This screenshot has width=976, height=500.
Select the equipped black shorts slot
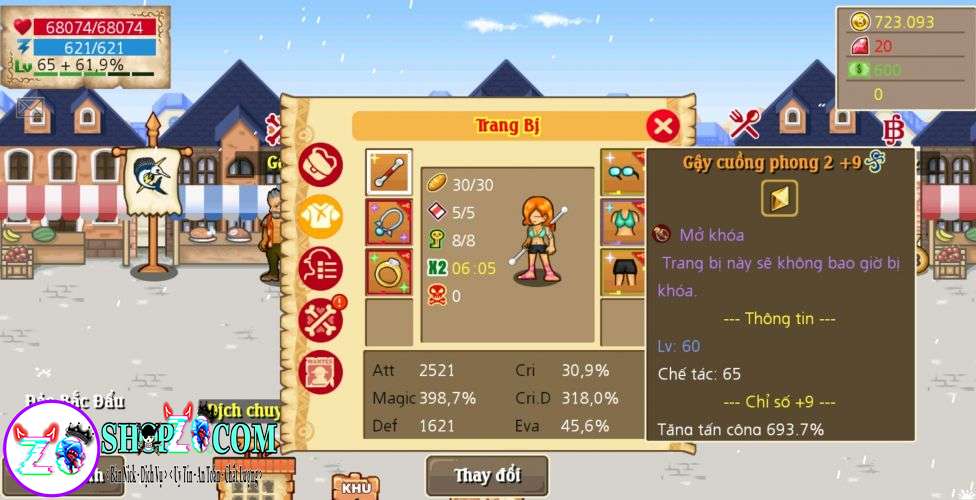pyautogui.click(x=622, y=272)
